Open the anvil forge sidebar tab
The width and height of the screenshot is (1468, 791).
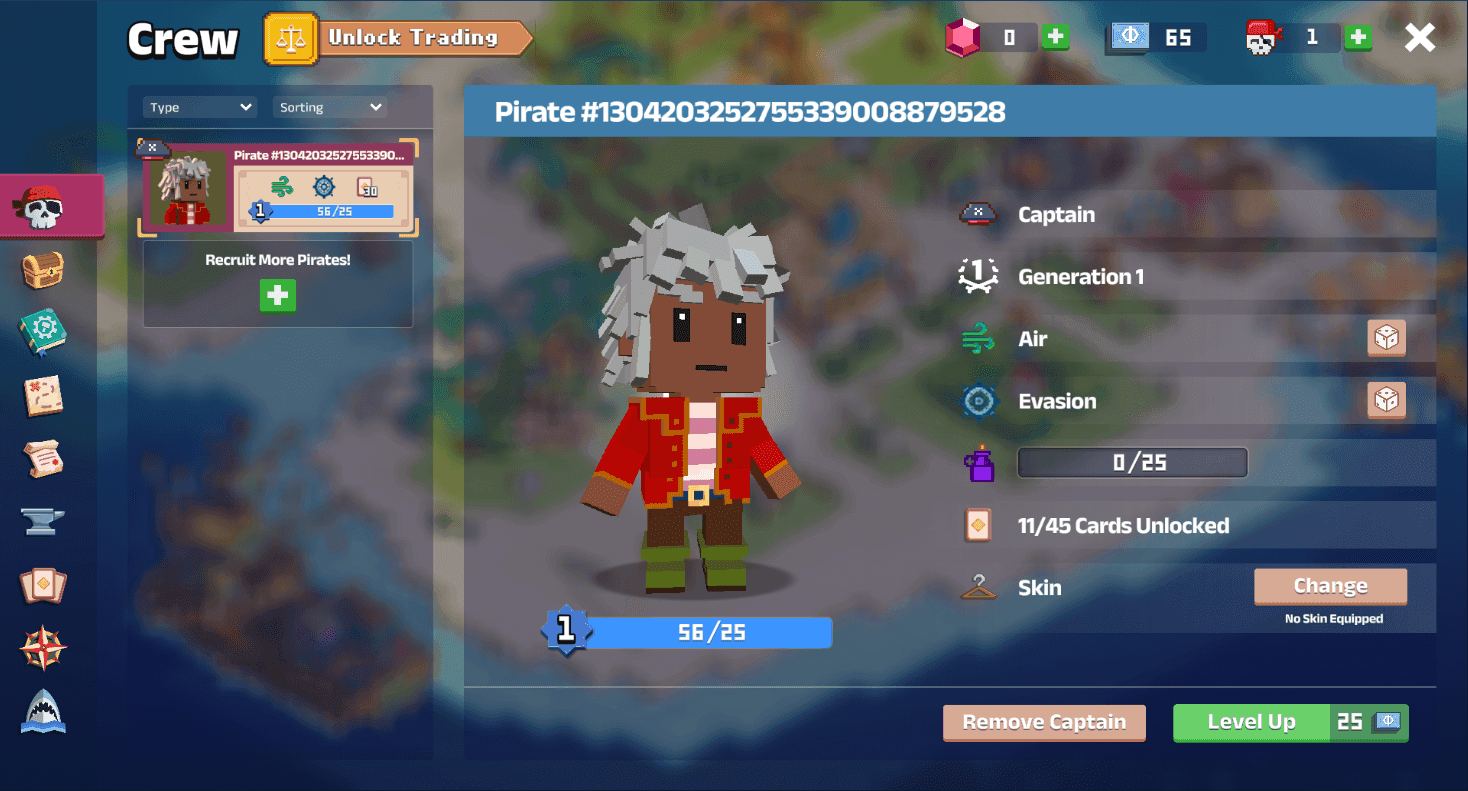tap(43, 521)
